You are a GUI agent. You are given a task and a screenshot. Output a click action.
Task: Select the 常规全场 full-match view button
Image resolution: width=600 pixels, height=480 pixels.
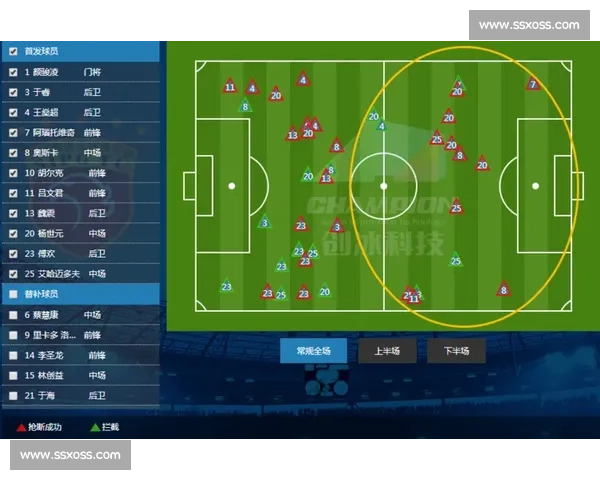(306, 351)
